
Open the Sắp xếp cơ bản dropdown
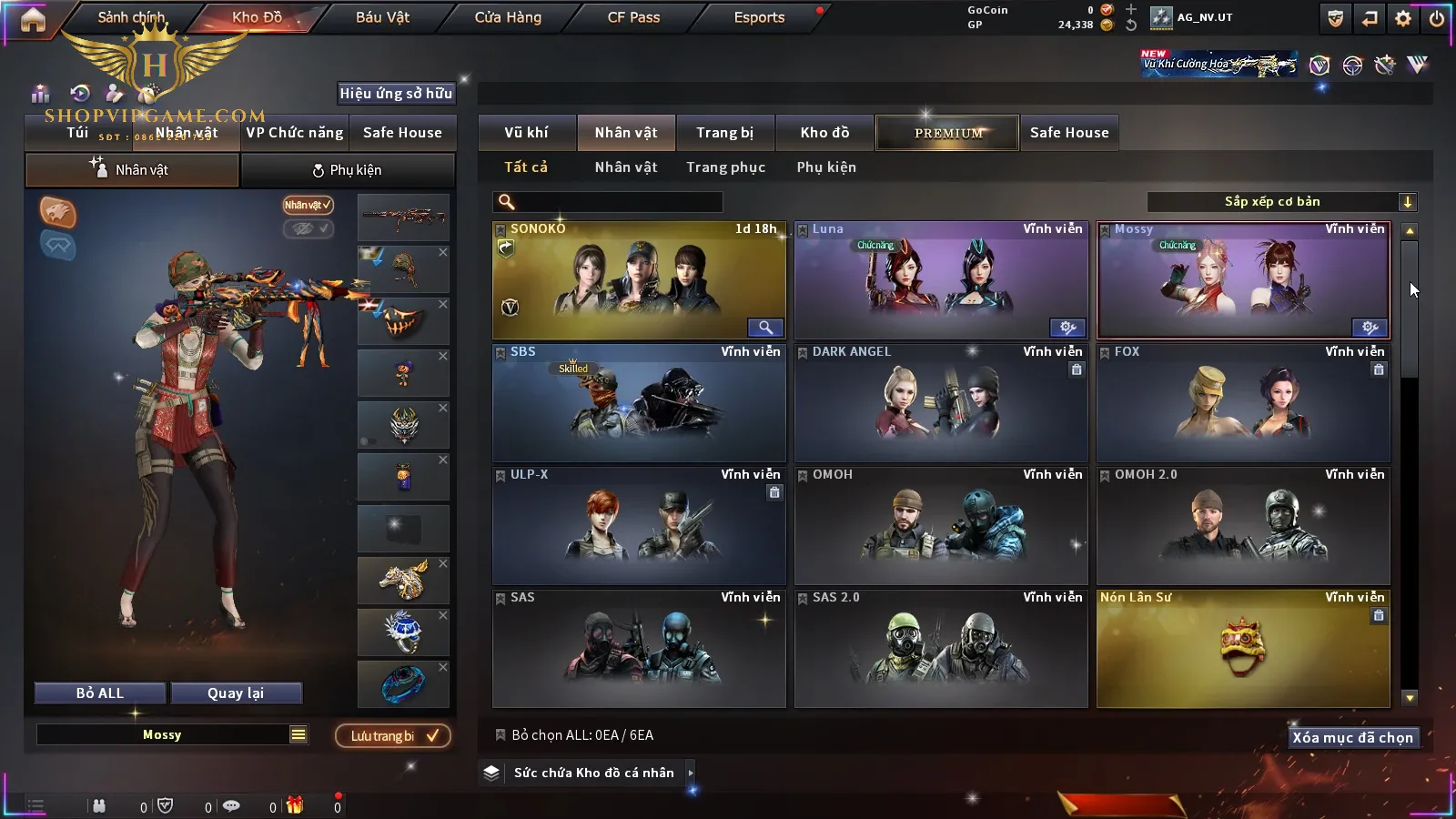point(1281,202)
